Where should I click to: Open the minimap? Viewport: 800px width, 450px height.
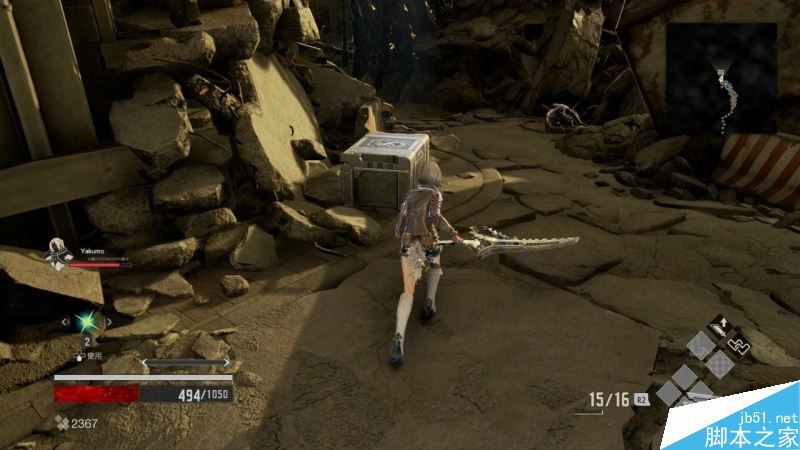click(721, 79)
